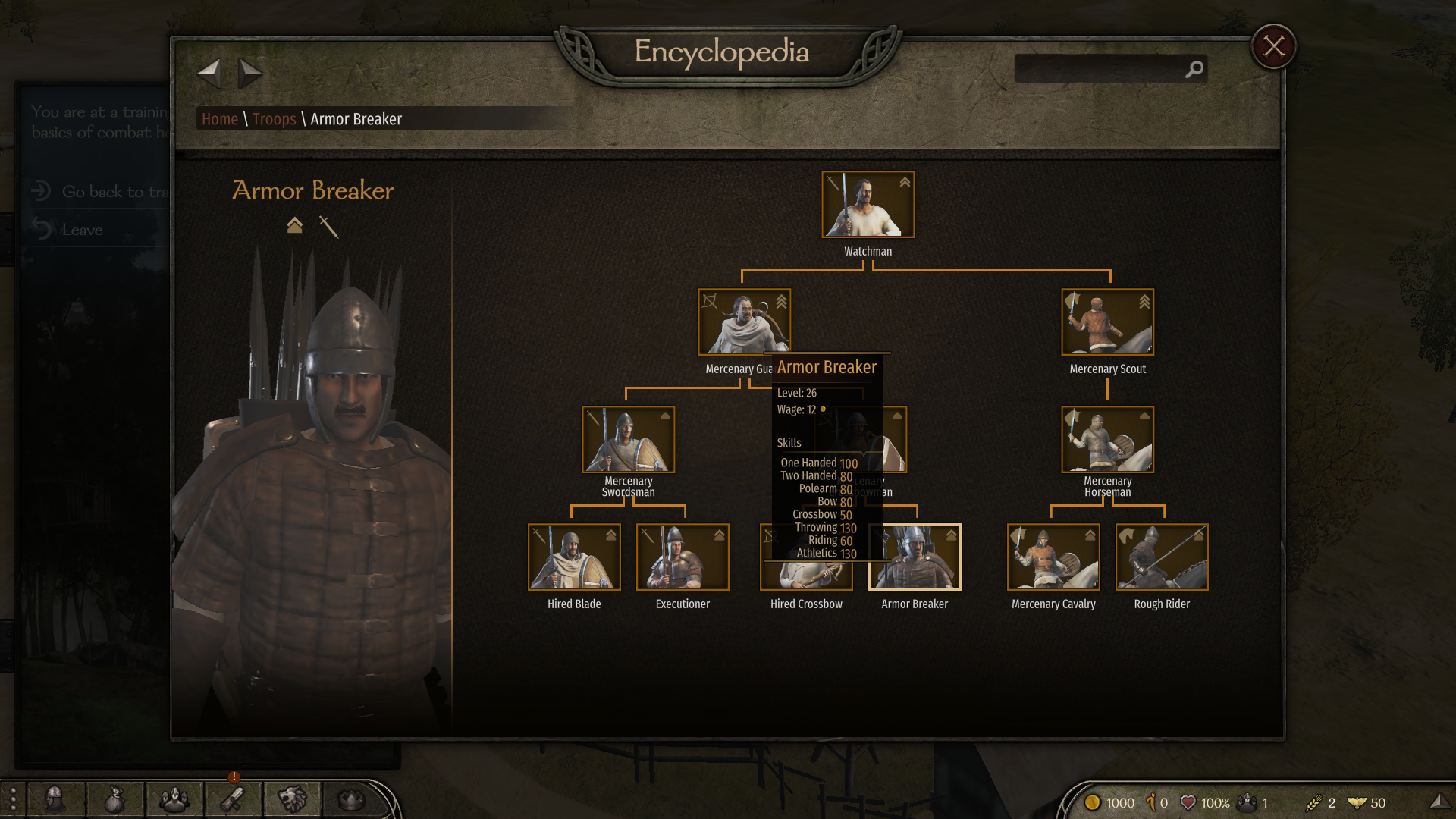Go forward to next encyclopedia page
The image size is (1456, 819).
click(x=249, y=74)
